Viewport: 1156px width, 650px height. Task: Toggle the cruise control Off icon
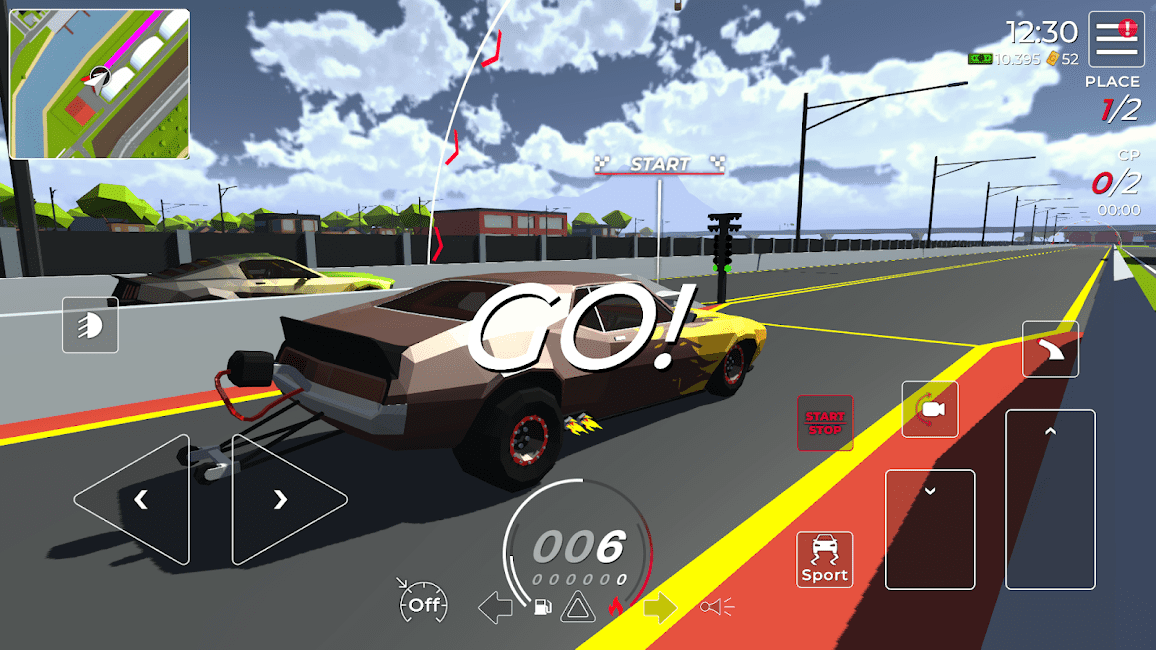pos(422,604)
